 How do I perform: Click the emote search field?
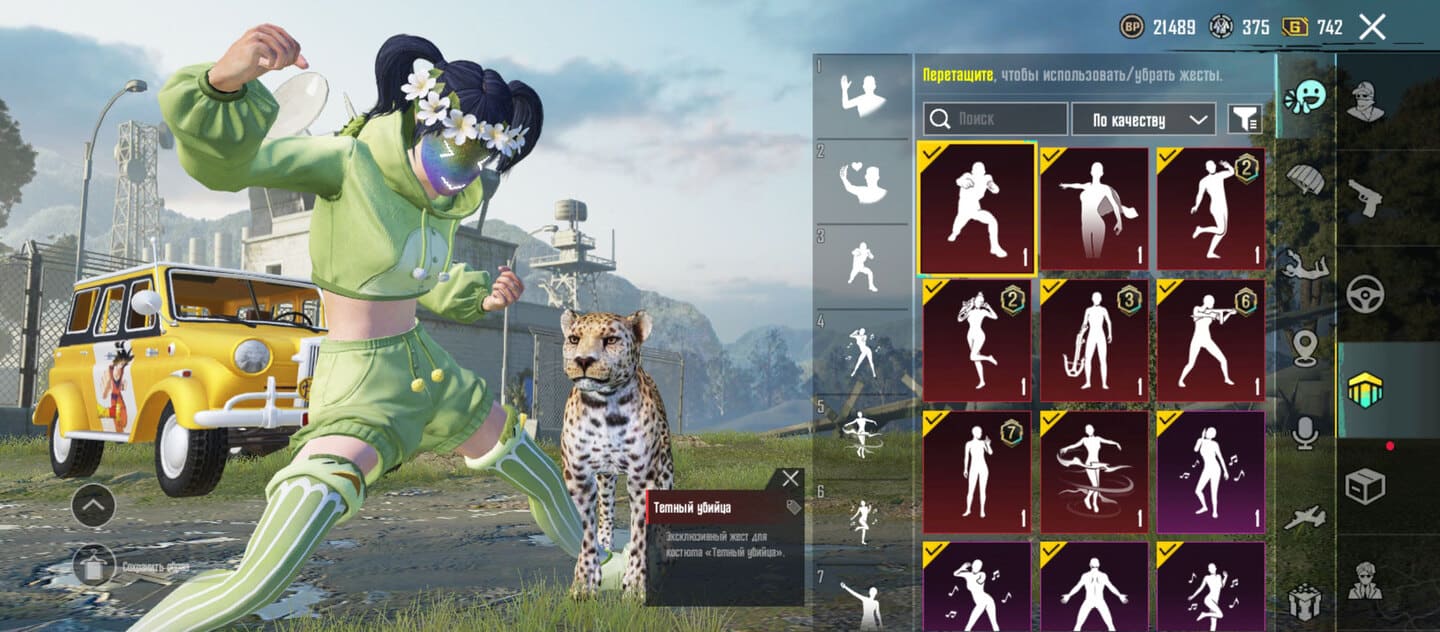995,119
